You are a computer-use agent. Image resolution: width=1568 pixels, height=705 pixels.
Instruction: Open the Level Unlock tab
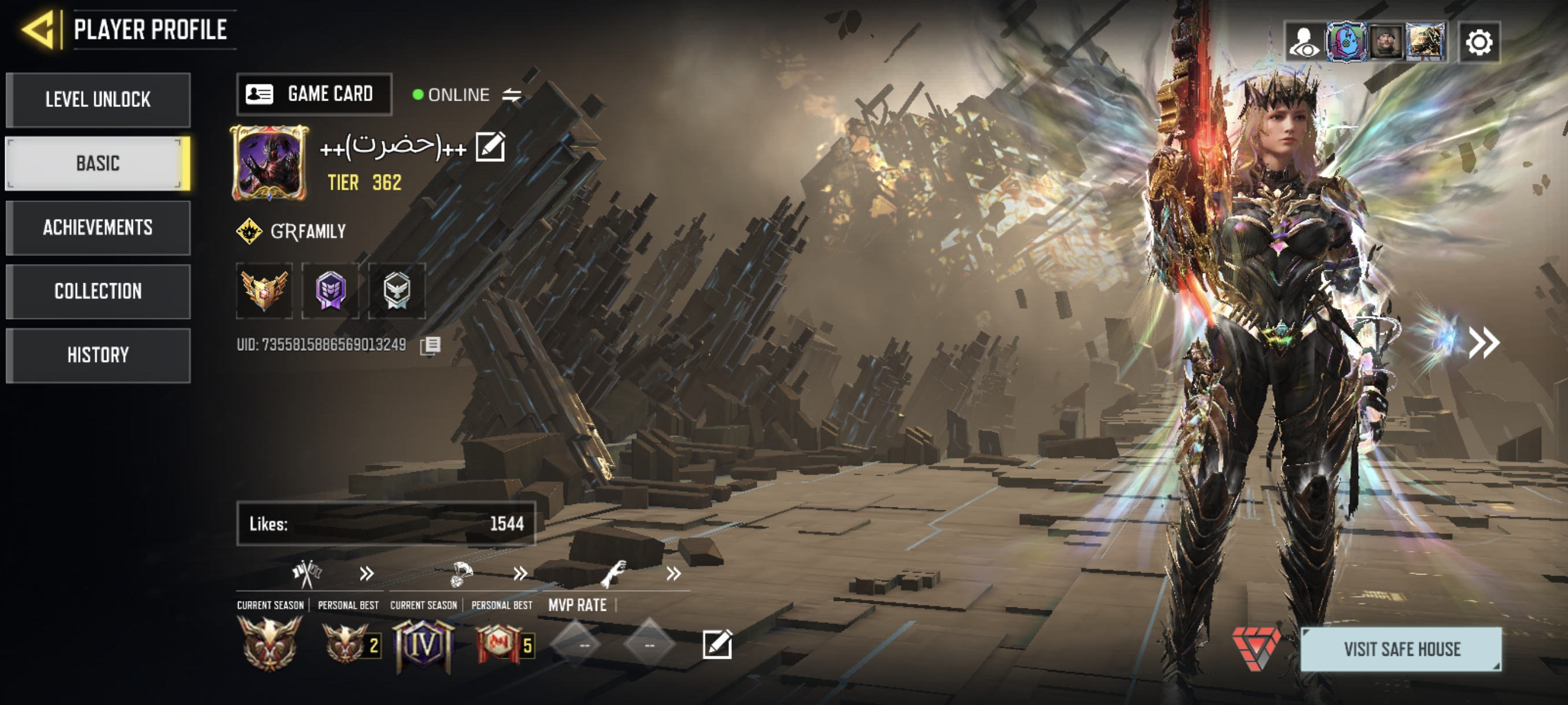98,100
